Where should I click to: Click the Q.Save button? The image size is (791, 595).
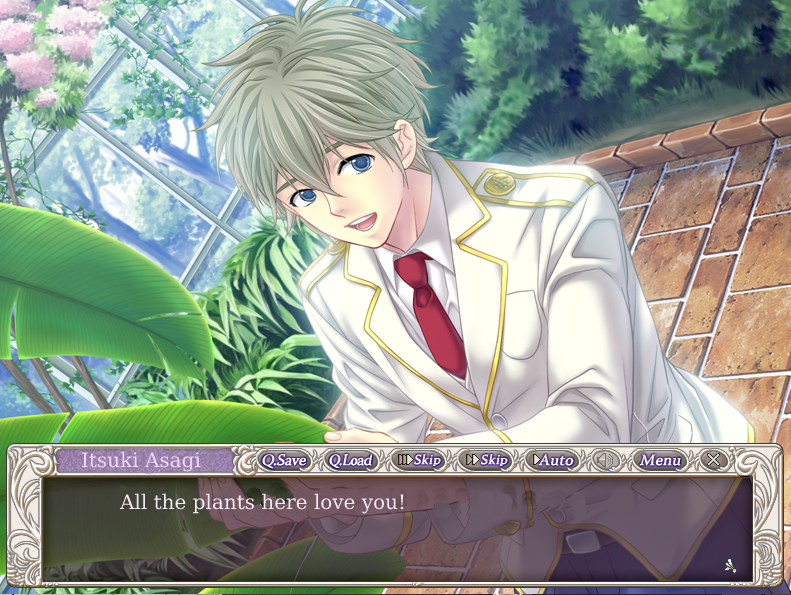pos(284,460)
